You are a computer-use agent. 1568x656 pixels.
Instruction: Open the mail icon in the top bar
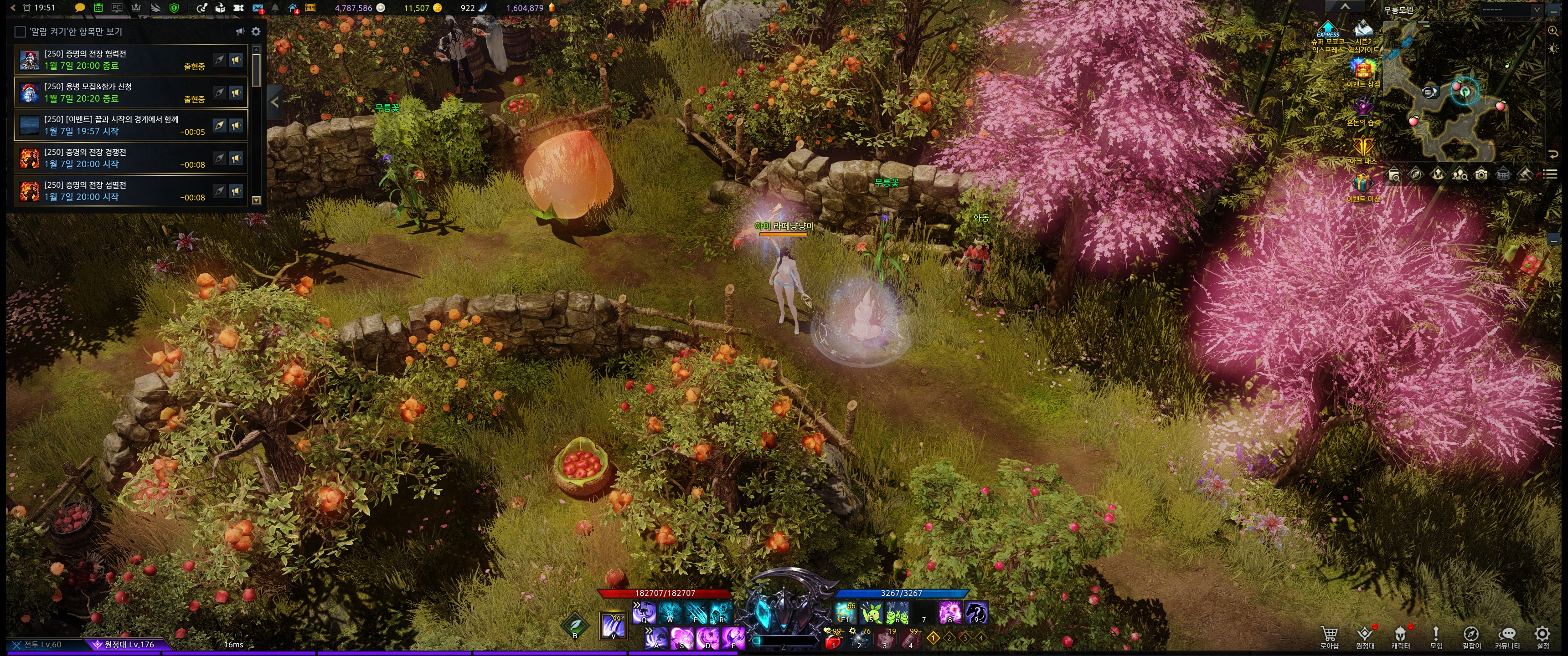coord(258,9)
